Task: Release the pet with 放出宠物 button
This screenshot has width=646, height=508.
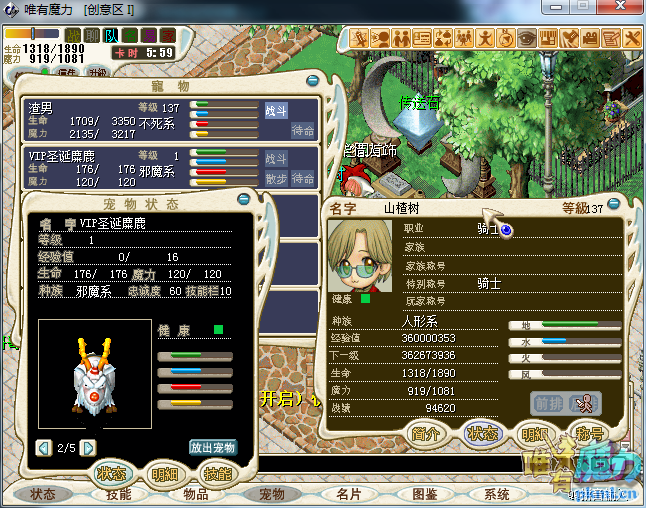Action: point(213,447)
